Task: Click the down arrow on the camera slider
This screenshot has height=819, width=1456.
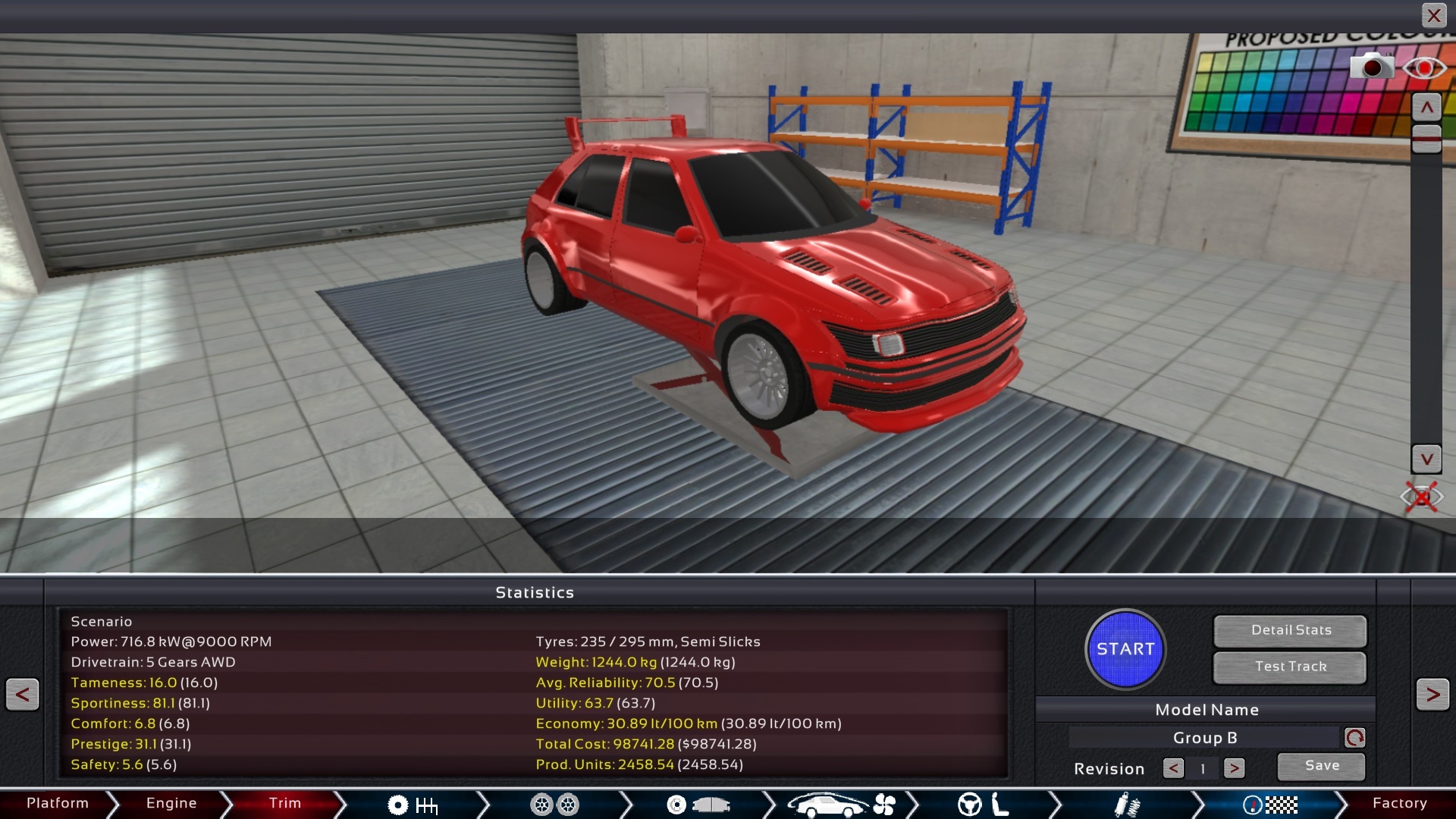Action: (1426, 459)
